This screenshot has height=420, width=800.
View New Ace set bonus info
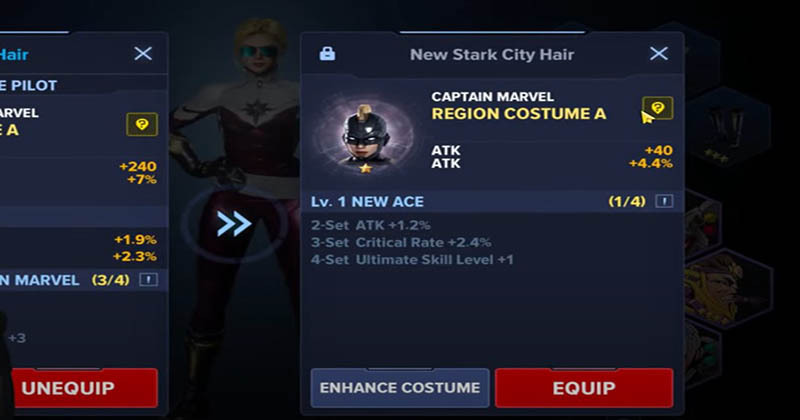pyautogui.click(x=664, y=201)
